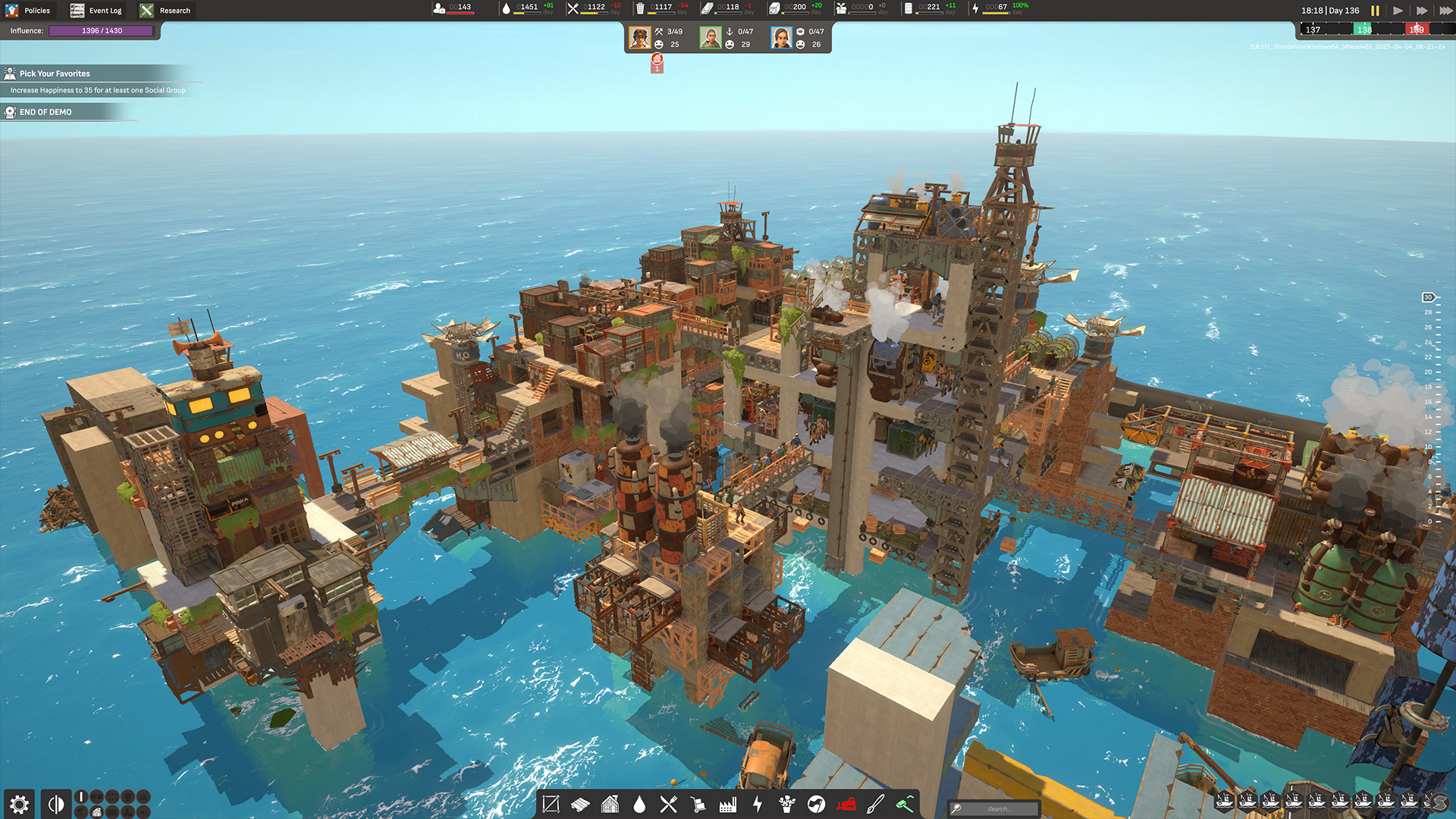Toggle the contrast display mode
Viewport: 1456px width, 819px height.
pyautogui.click(x=55, y=802)
